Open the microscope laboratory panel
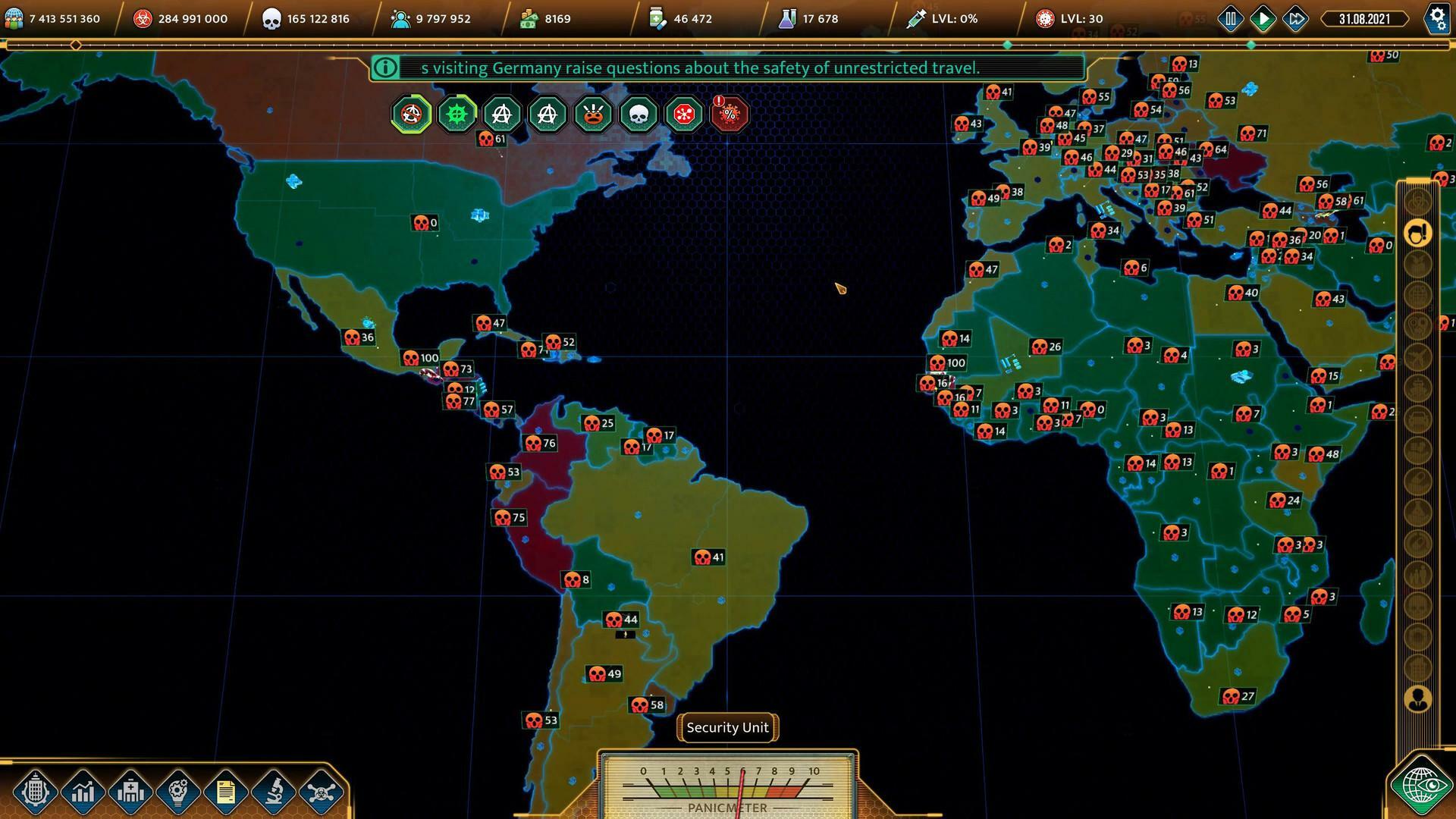The height and width of the screenshot is (819, 1456). [x=271, y=791]
